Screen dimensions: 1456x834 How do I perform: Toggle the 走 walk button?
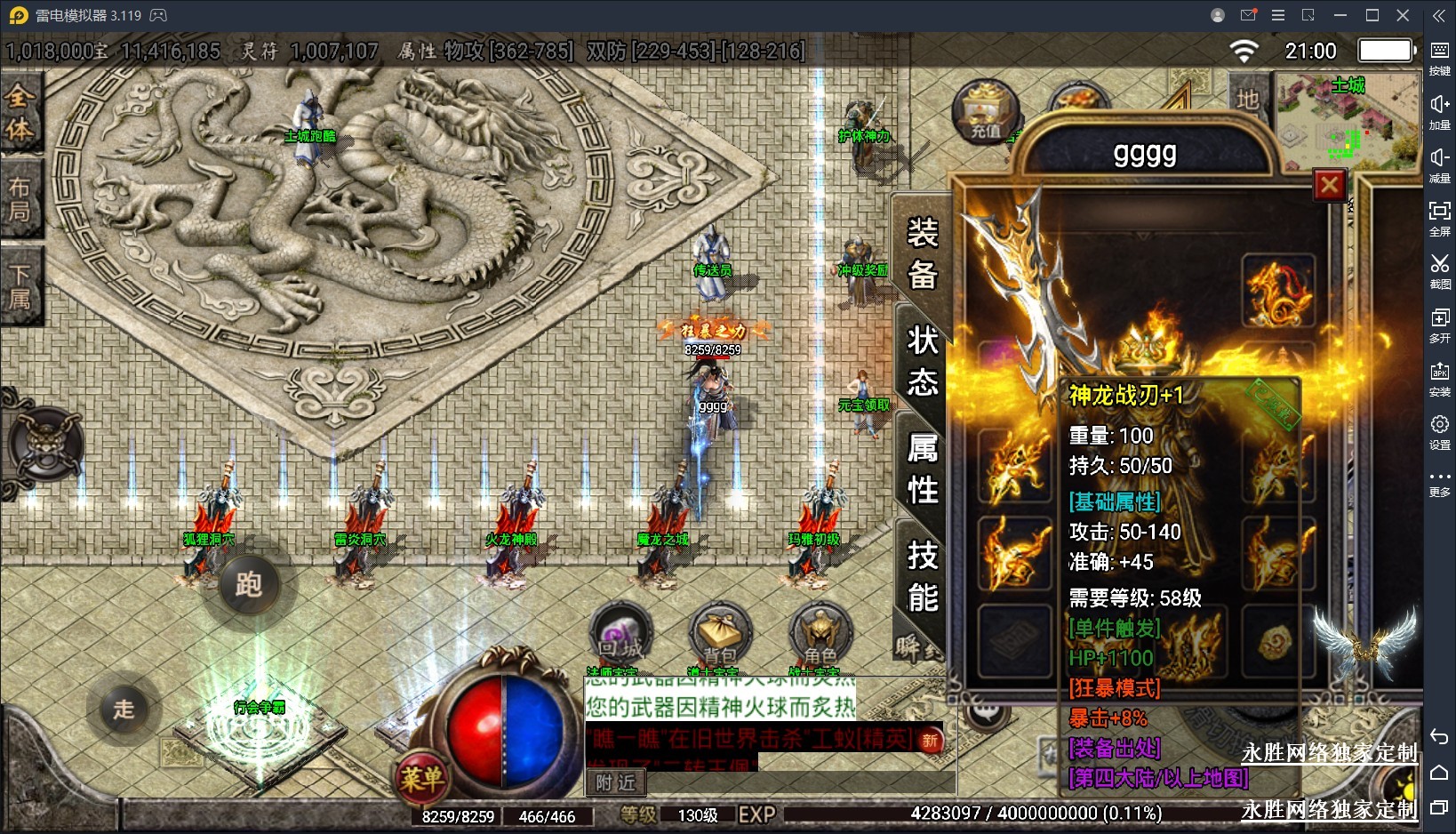[x=124, y=709]
